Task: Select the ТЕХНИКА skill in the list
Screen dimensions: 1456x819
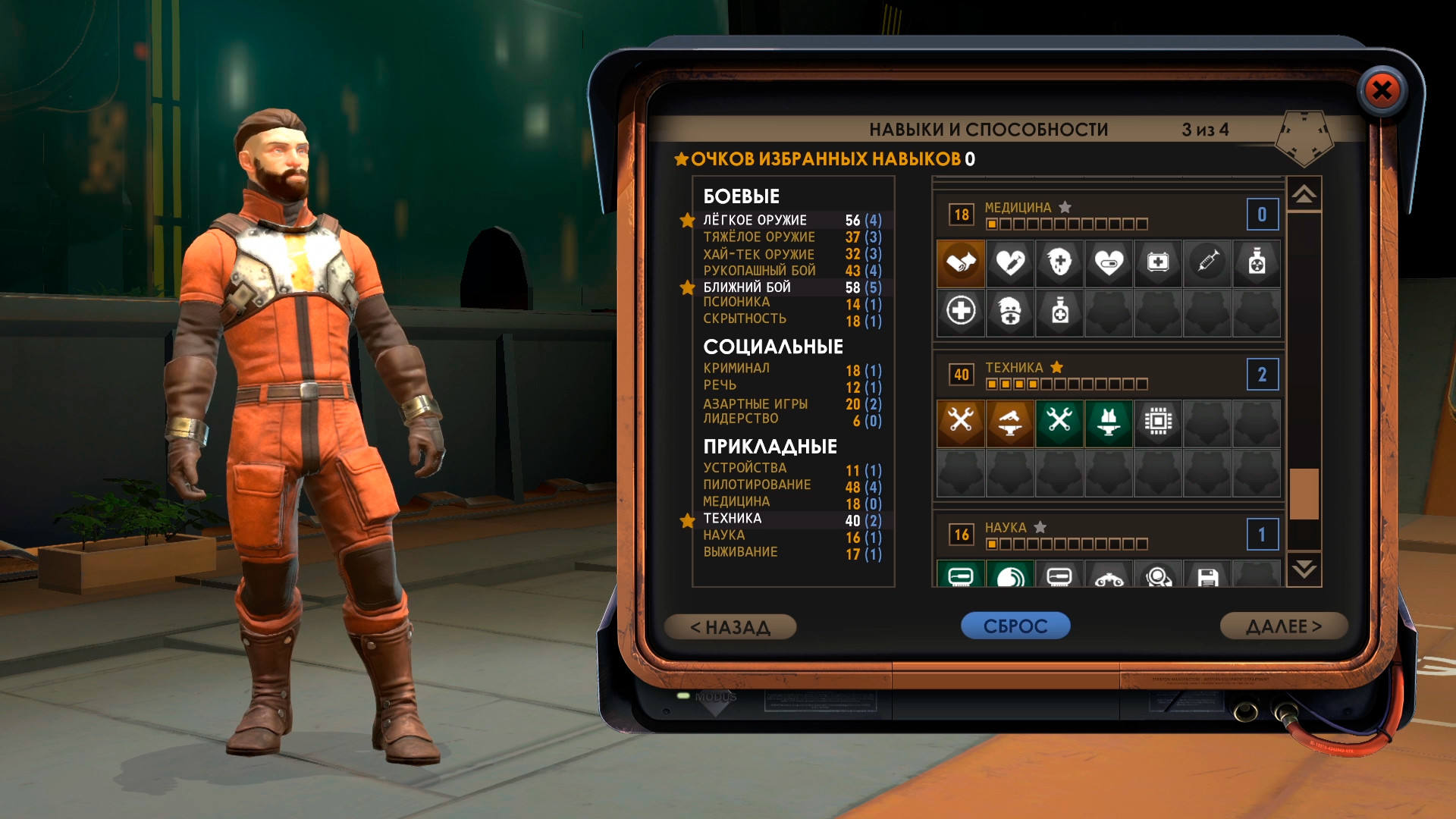Action: [789, 519]
